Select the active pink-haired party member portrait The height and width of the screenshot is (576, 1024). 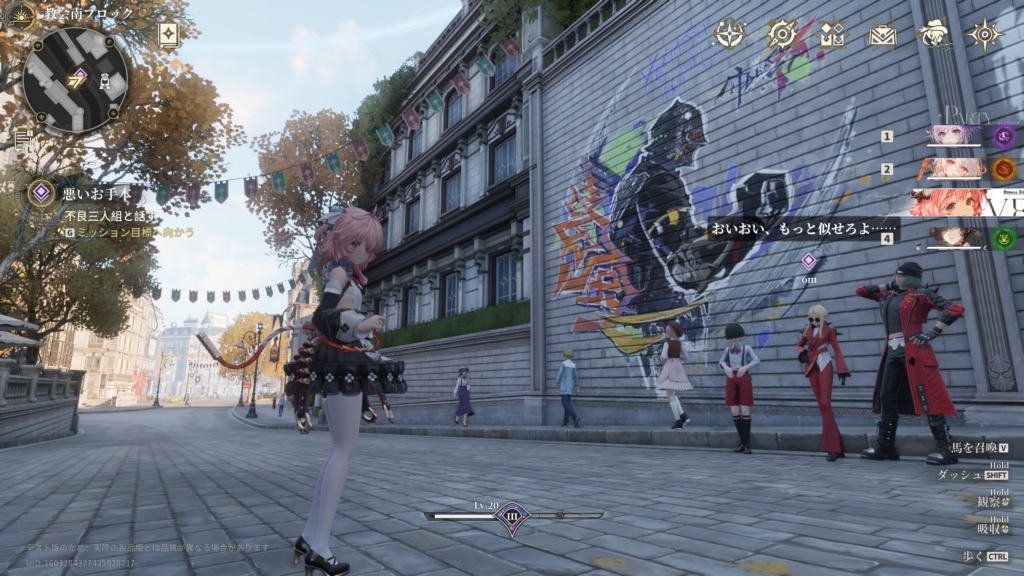tap(948, 203)
